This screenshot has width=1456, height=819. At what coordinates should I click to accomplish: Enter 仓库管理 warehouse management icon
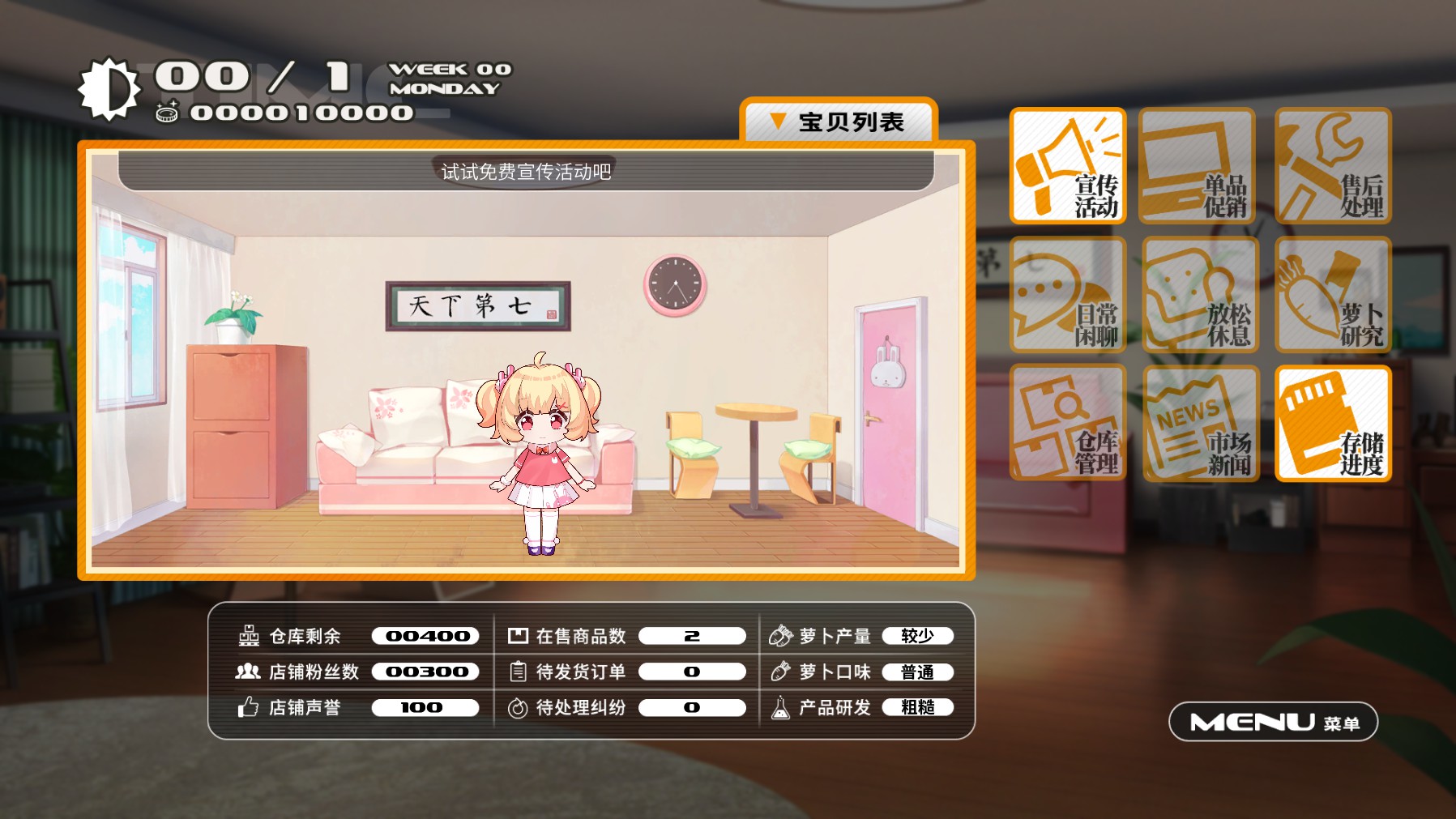[x=1066, y=423]
